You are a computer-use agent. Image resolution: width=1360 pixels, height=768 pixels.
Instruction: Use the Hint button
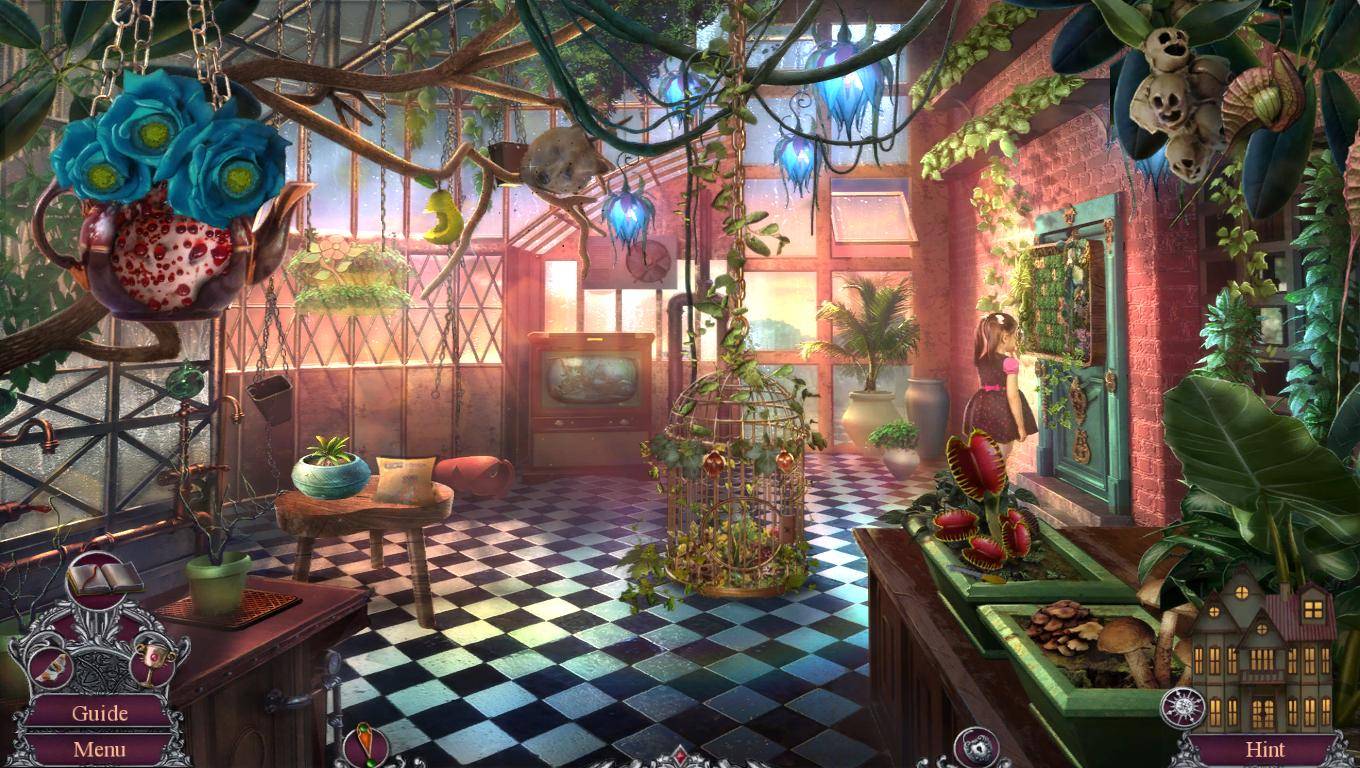1265,748
